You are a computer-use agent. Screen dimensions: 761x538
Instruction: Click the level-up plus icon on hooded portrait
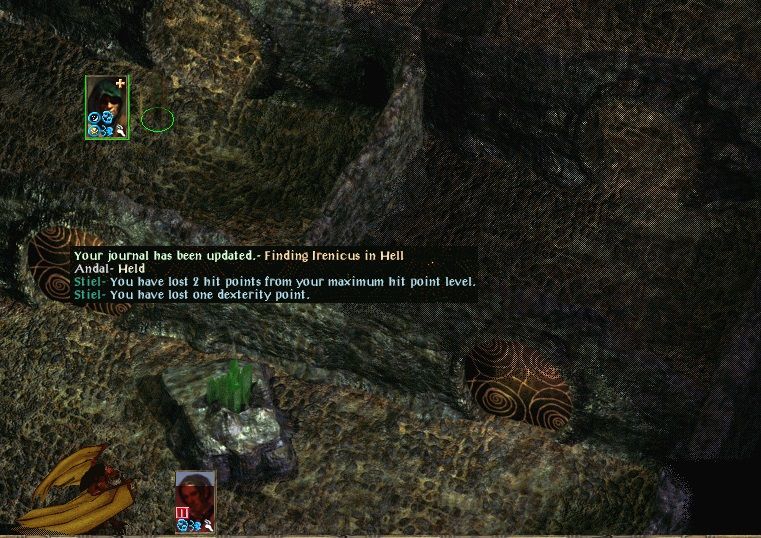(x=121, y=83)
